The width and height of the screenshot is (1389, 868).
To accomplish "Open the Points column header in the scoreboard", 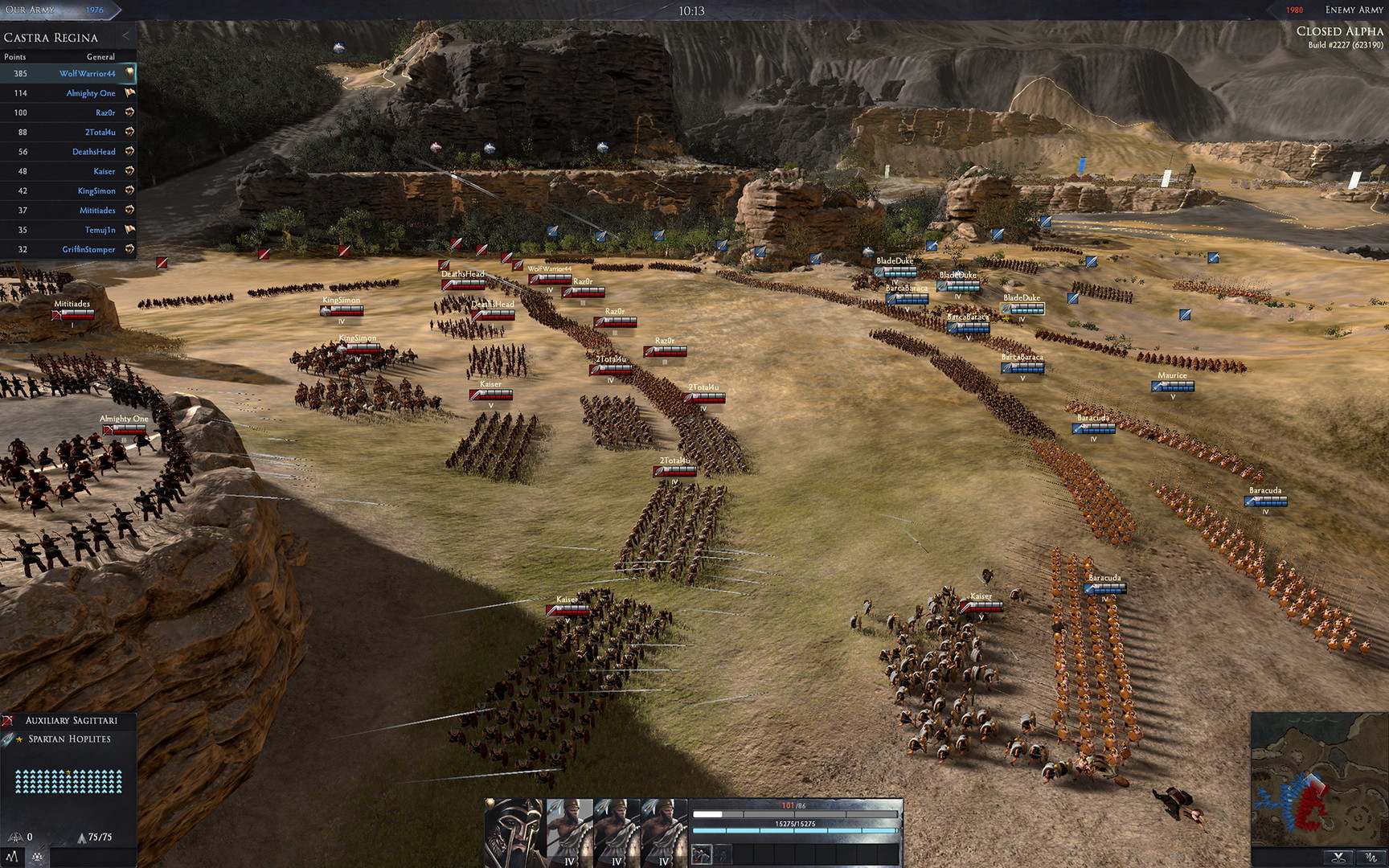I will click(14, 56).
